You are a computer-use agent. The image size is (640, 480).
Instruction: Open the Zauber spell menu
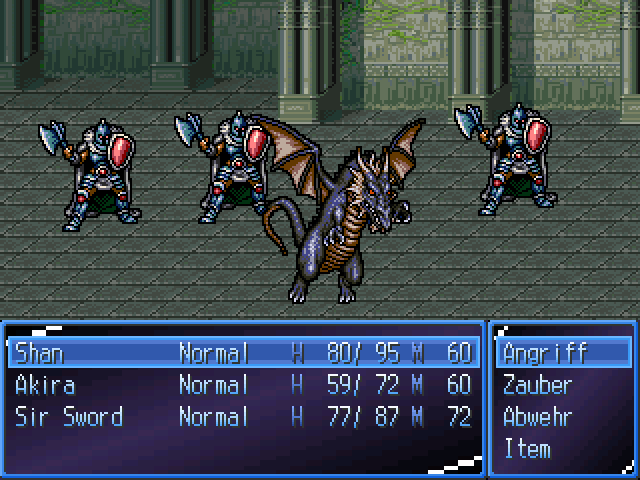click(x=538, y=385)
